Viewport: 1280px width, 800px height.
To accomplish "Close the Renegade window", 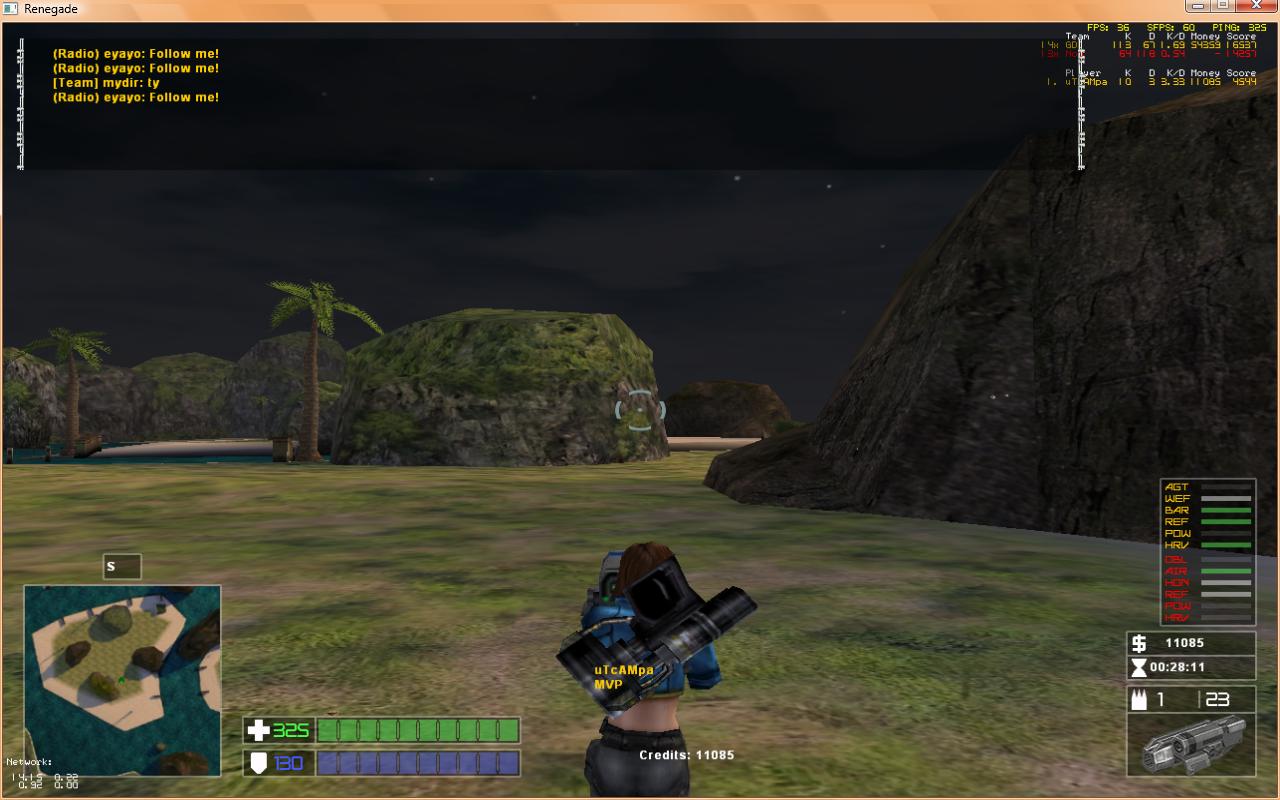I will coord(1255,7).
